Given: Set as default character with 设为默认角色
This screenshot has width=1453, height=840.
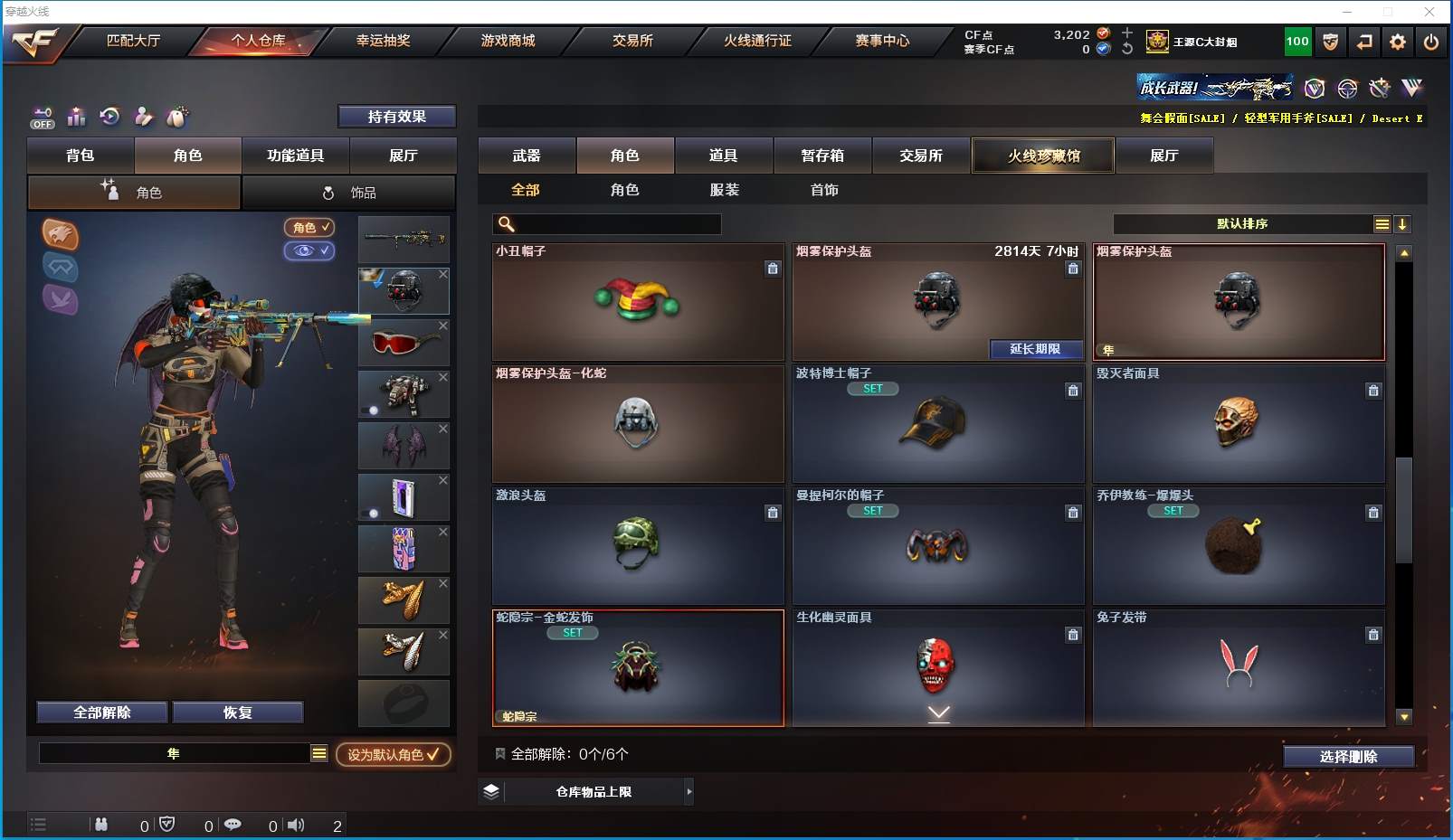Looking at the screenshot, I should pyautogui.click(x=394, y=754).
